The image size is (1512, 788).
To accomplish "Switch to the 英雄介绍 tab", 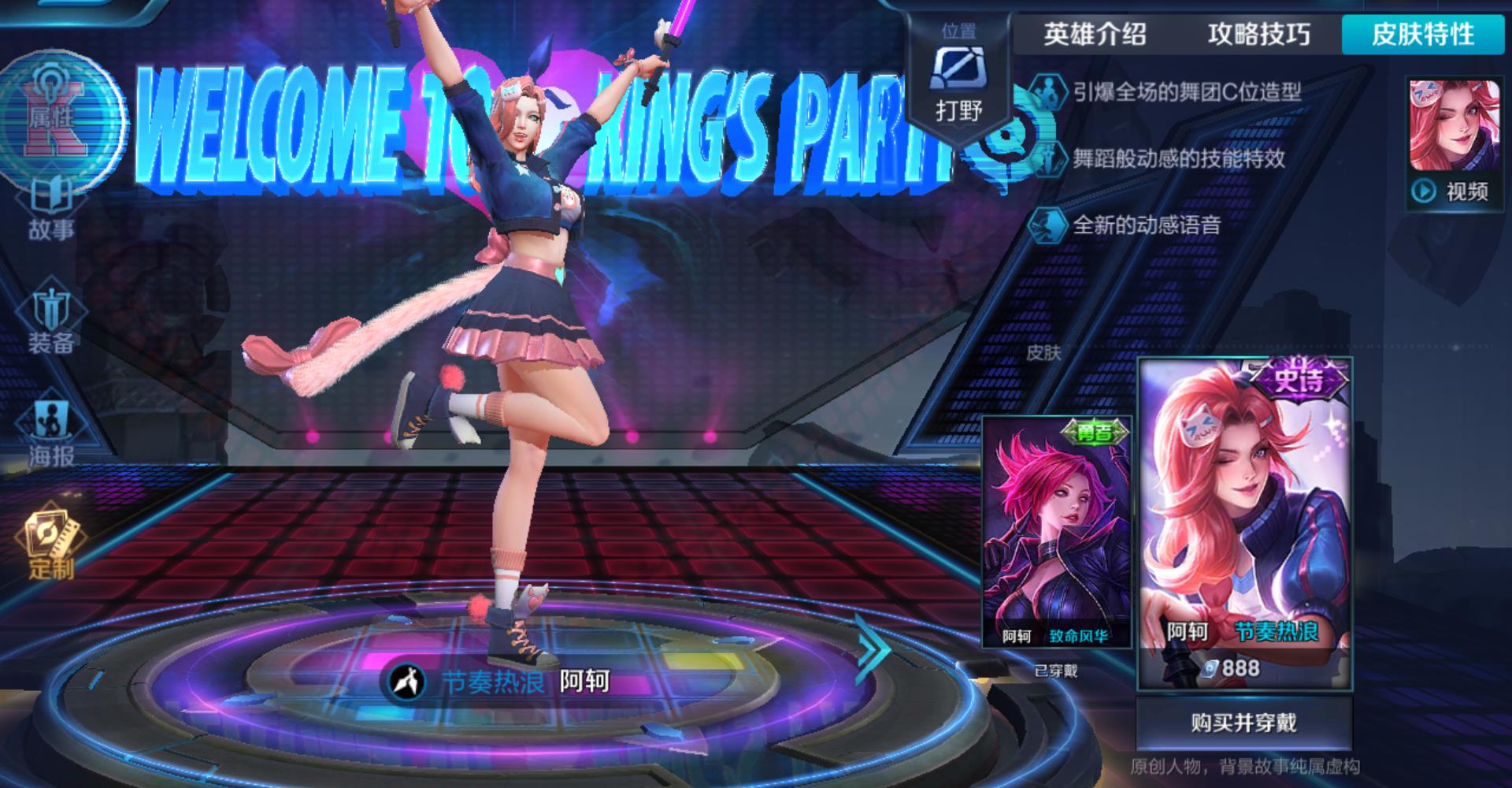I will [1095, 35].
